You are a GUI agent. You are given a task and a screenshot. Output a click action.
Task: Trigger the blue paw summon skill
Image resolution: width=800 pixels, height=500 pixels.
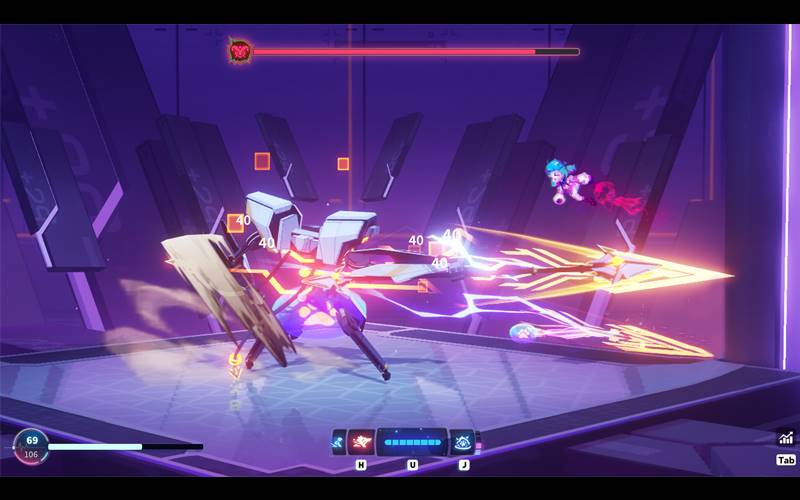pos(462,441)
